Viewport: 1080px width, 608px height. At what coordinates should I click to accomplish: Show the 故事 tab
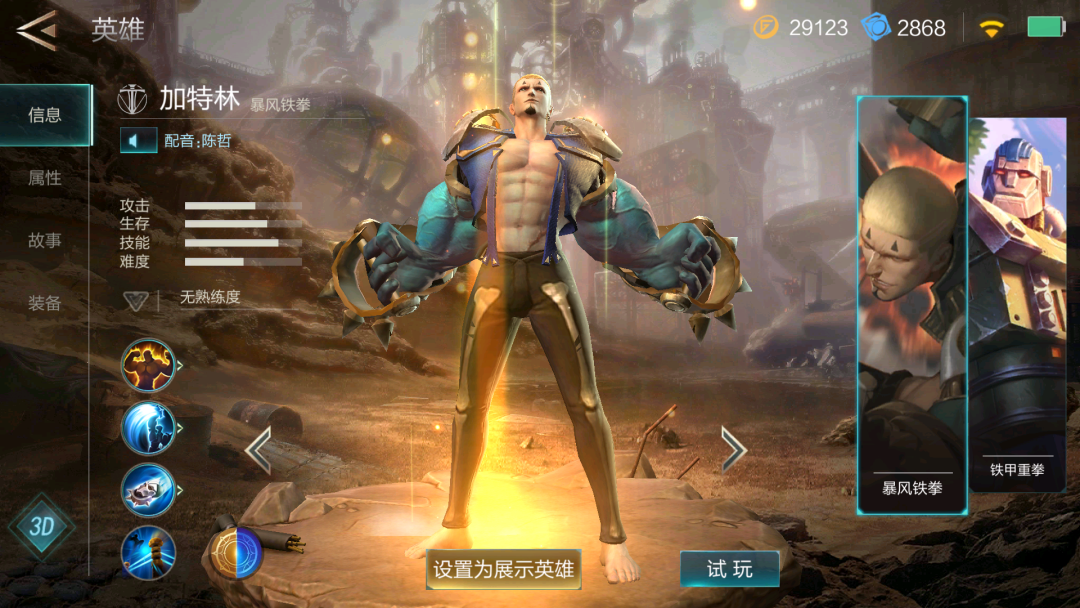click(45, 241)
